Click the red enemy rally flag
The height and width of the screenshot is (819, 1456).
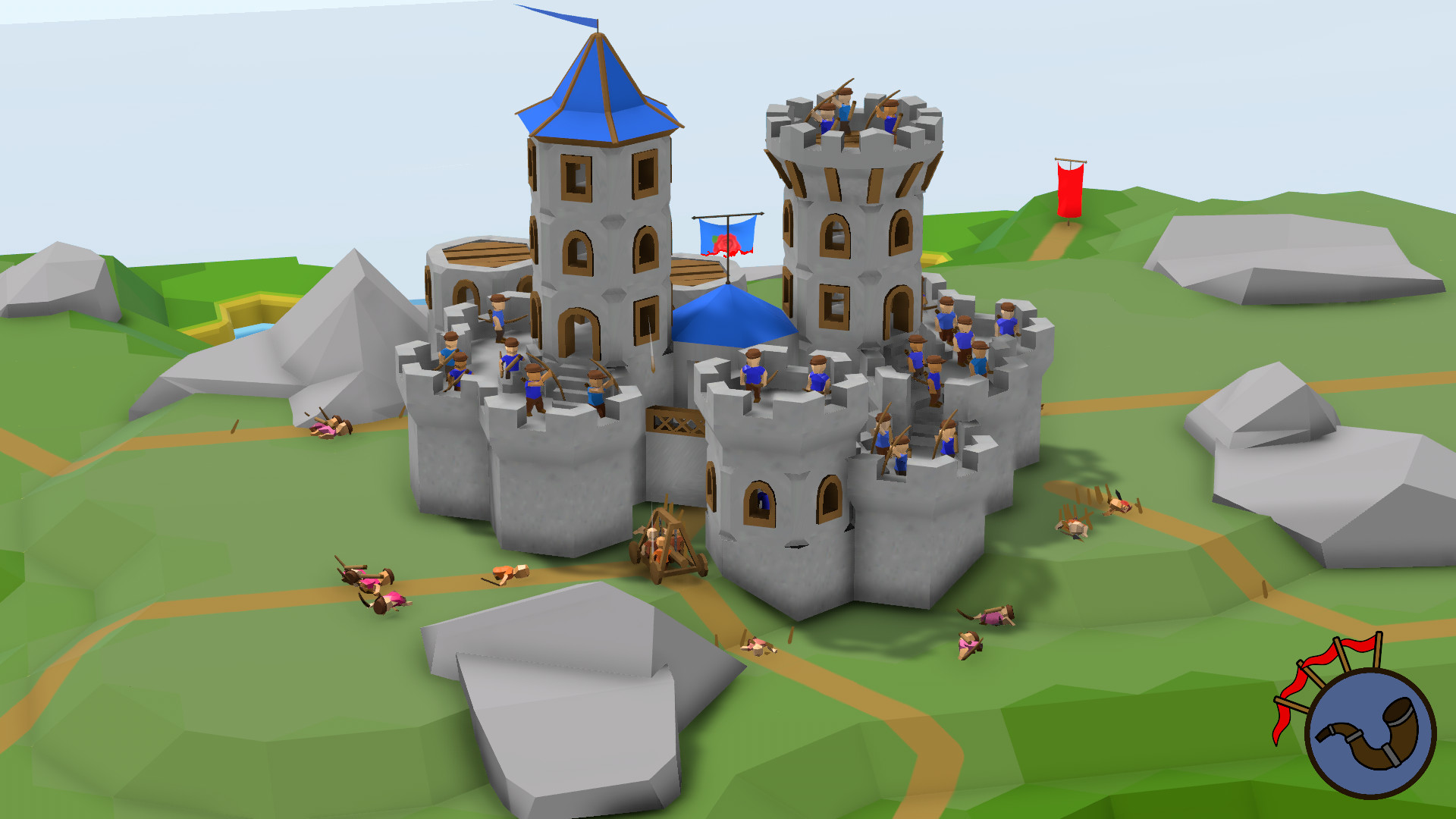pos(1068,190)
